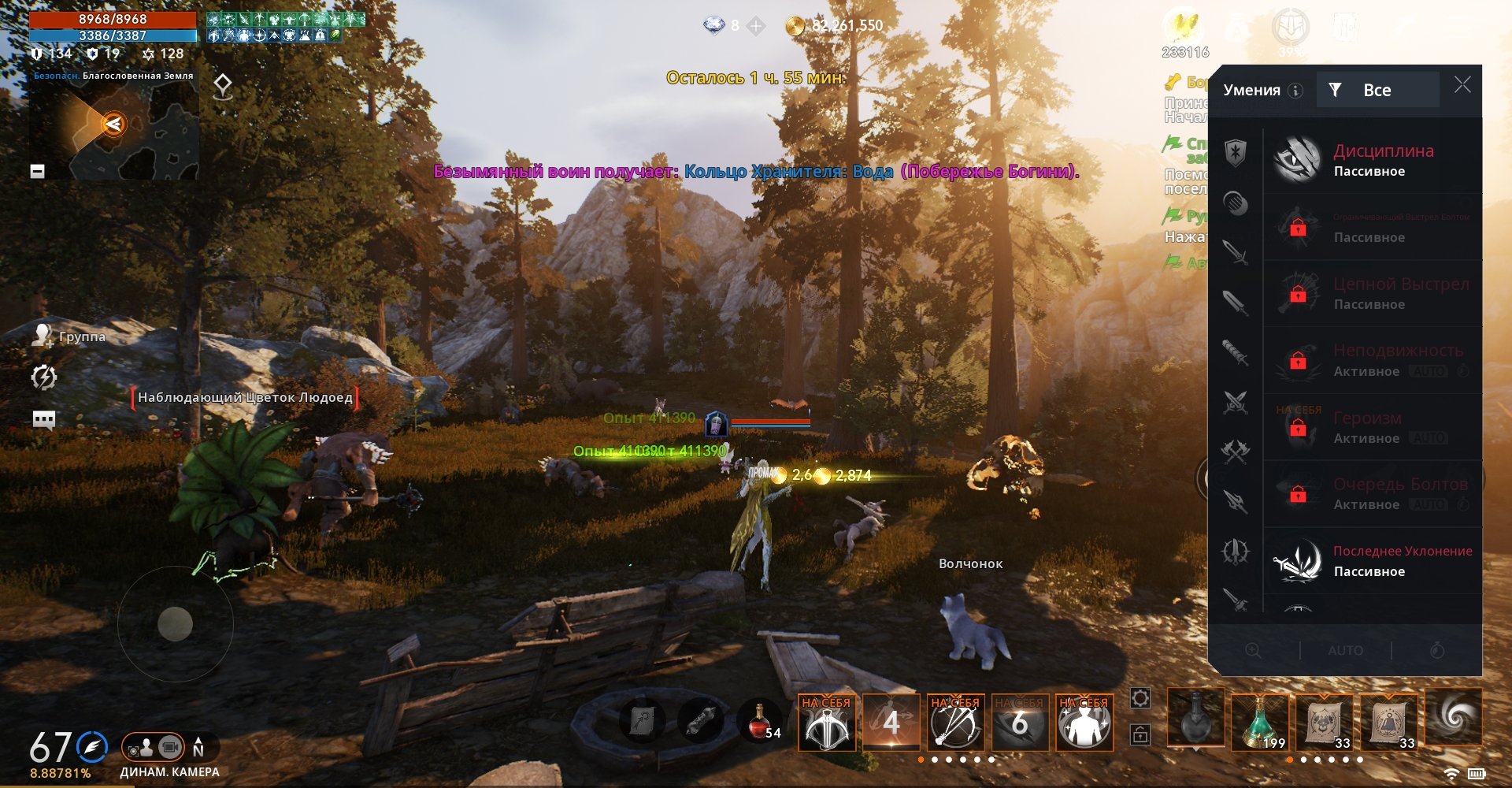Select the locked Героизм skill row

tap(1373, 427)
